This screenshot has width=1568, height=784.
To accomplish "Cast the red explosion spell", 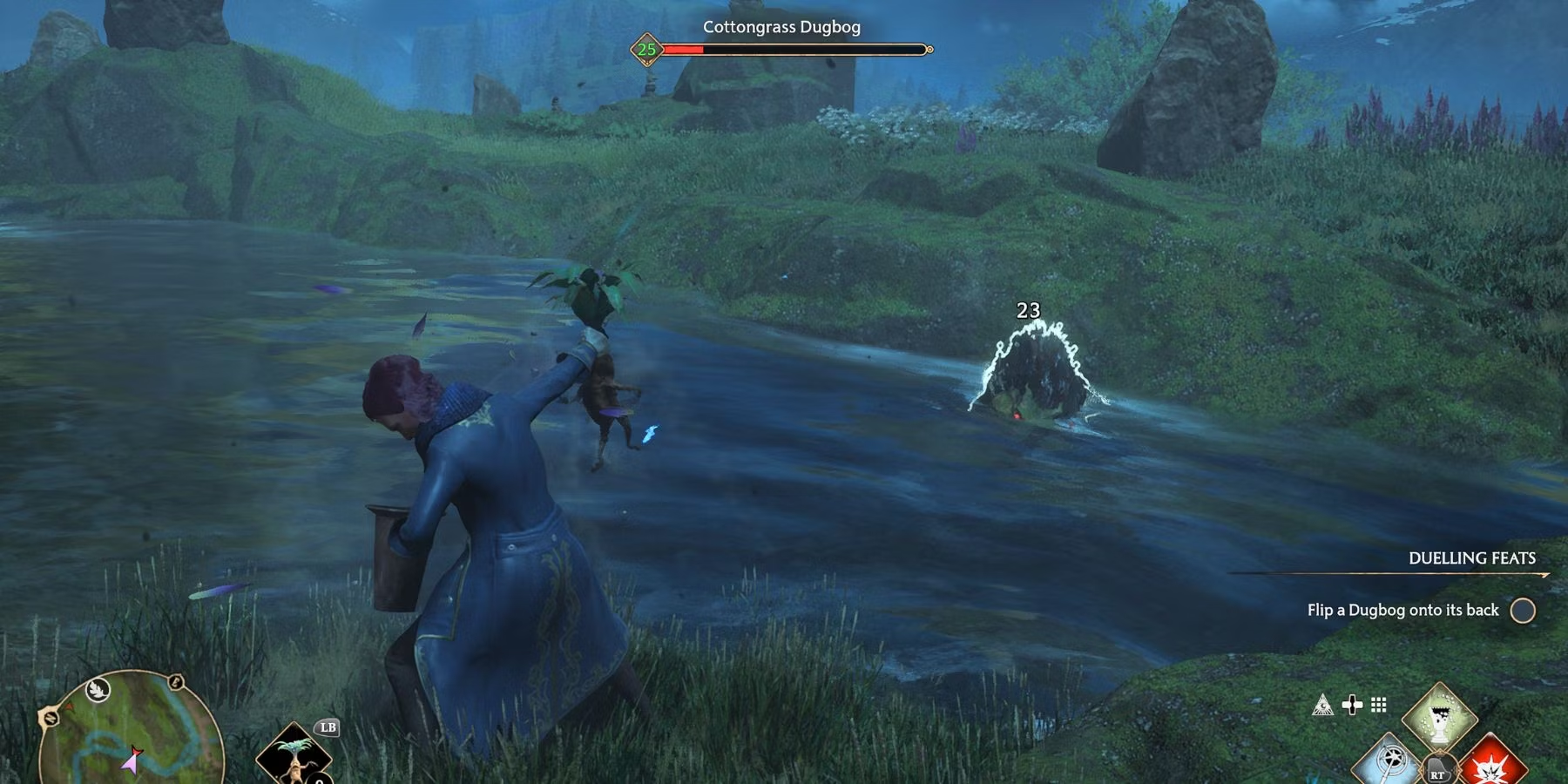I will (x=1492, y=764).
